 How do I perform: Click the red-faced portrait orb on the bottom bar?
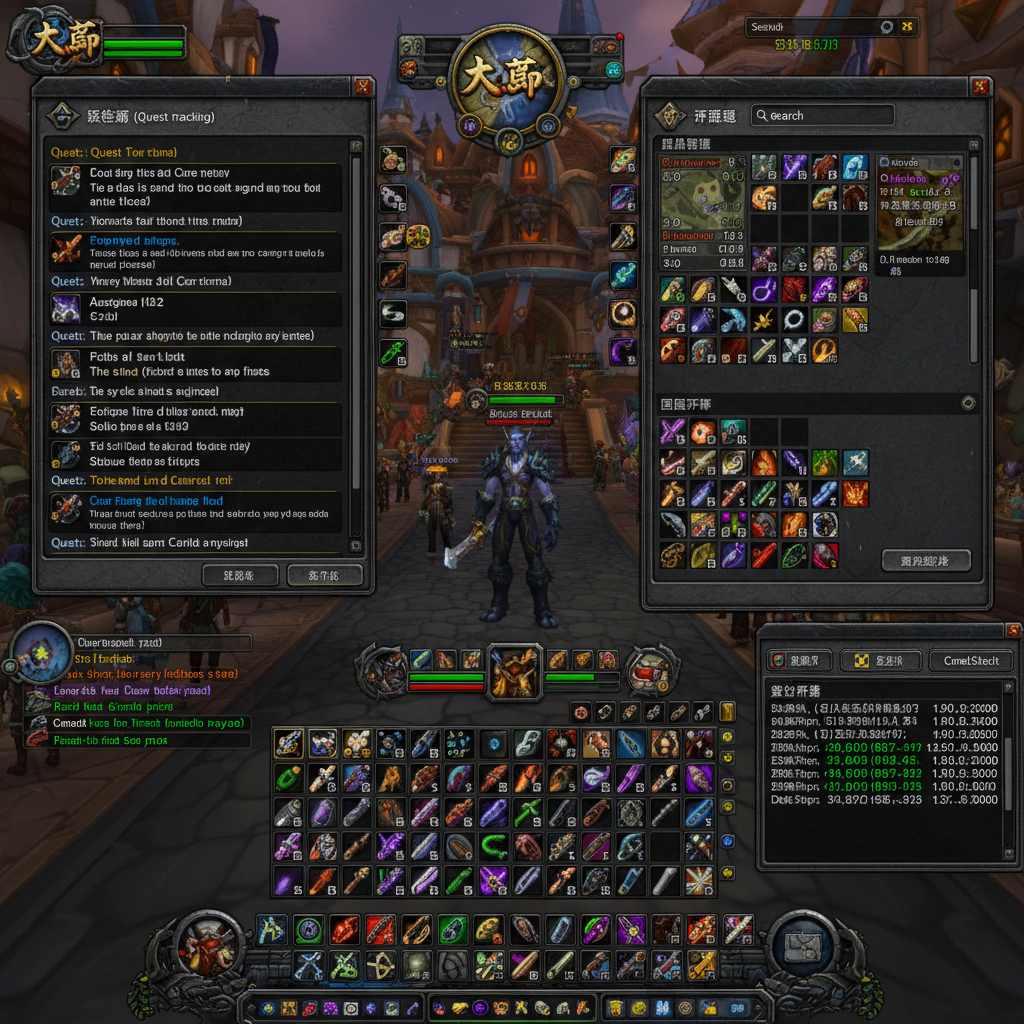coord(209,946)
